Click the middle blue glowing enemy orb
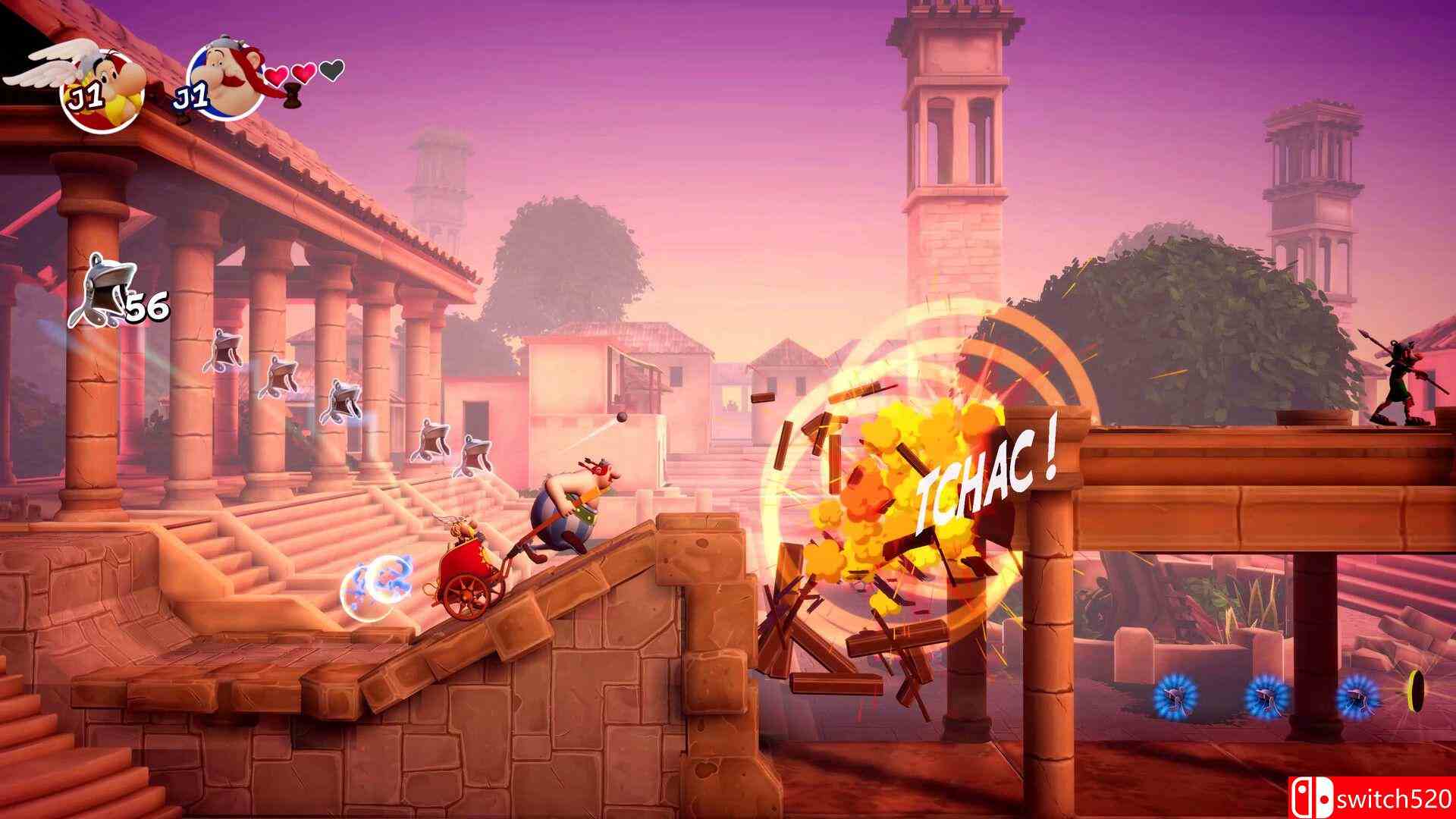 (x=1267, y=696)
